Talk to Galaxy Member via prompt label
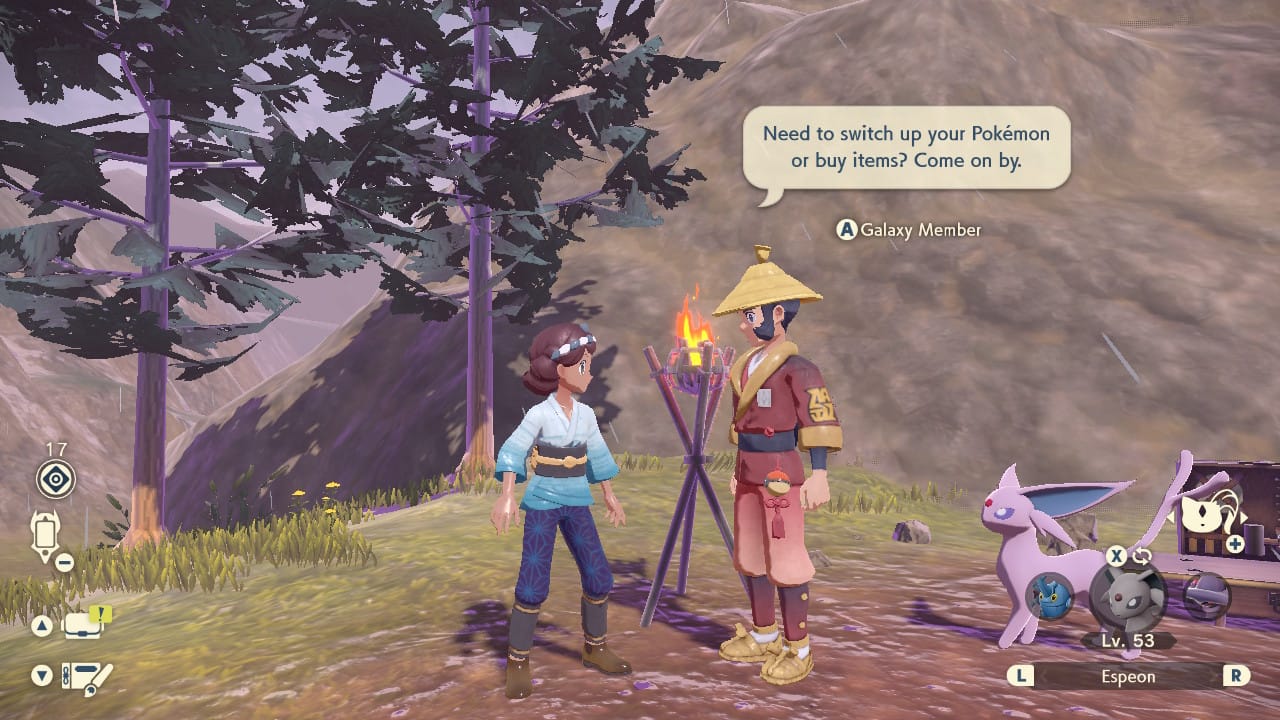 point(909,230)
